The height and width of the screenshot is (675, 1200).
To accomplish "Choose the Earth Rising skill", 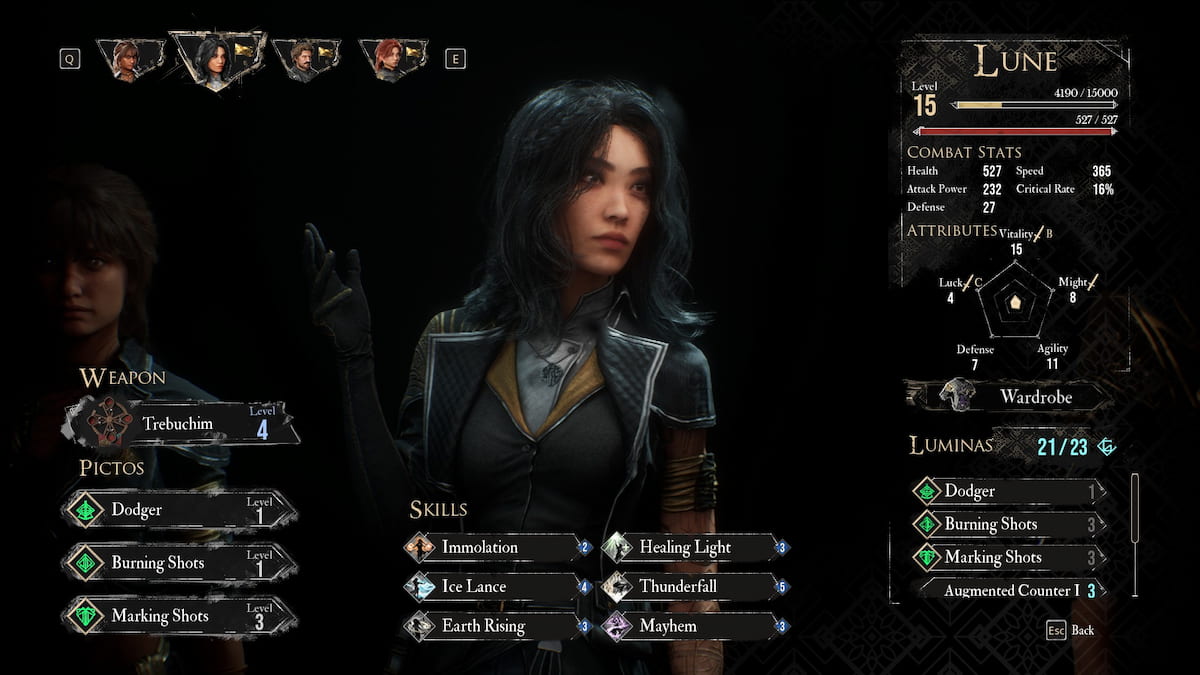I will tap(496, 626).
